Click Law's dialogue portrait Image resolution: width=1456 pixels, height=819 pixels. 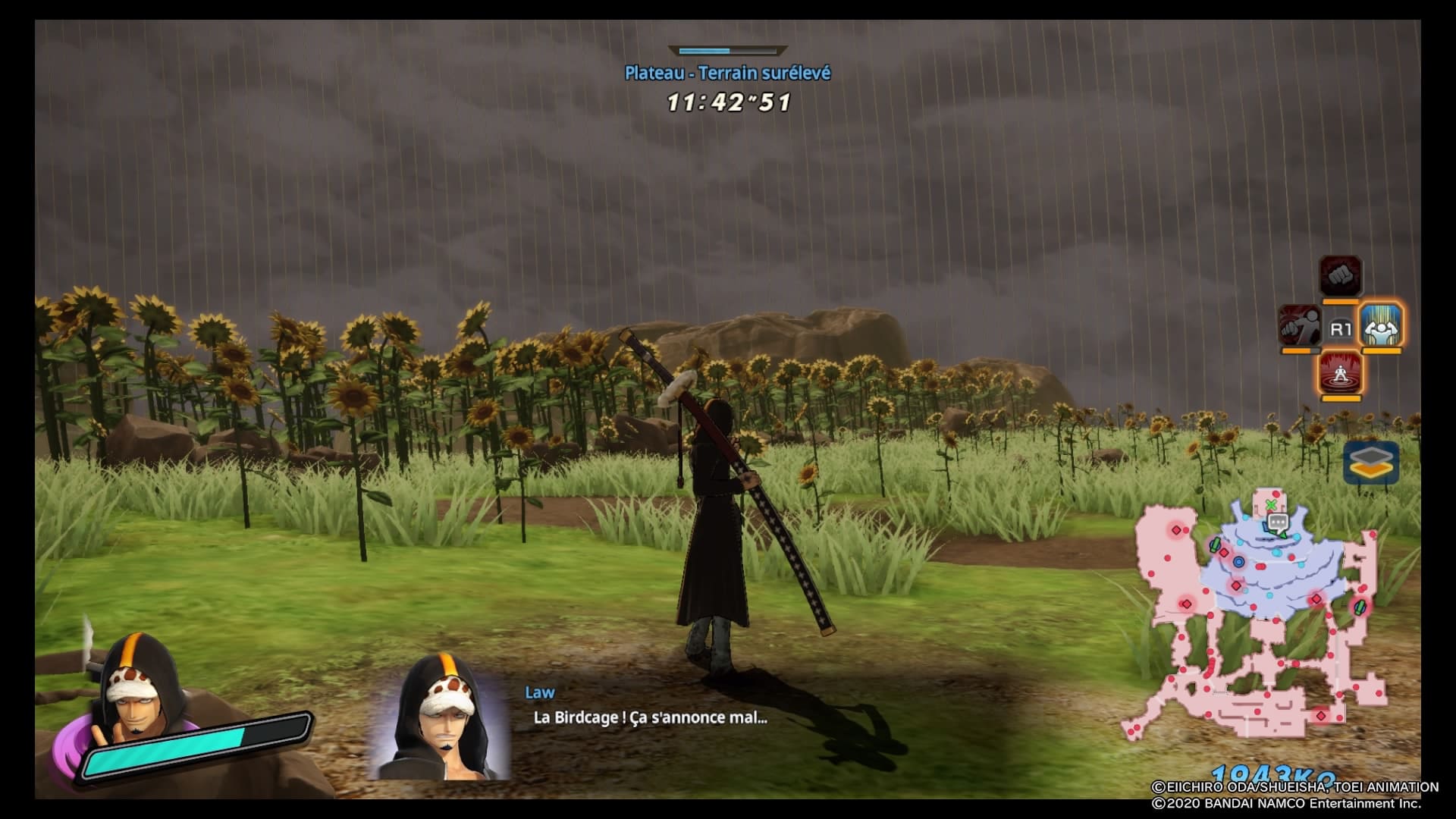(x=440, y=717)
